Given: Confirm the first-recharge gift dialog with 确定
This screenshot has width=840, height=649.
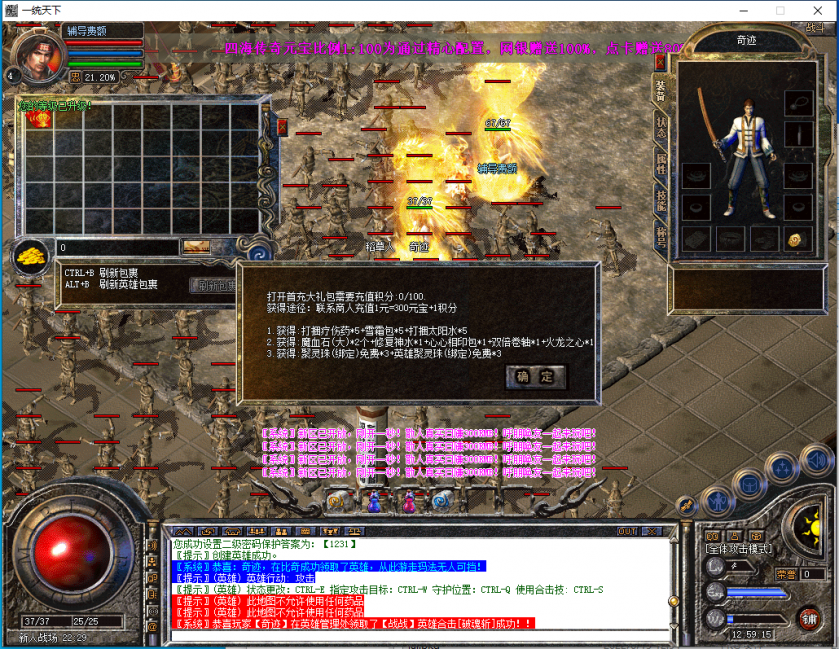Looking at the screenshot, I should pyautogui.click(x=535, y=377).
